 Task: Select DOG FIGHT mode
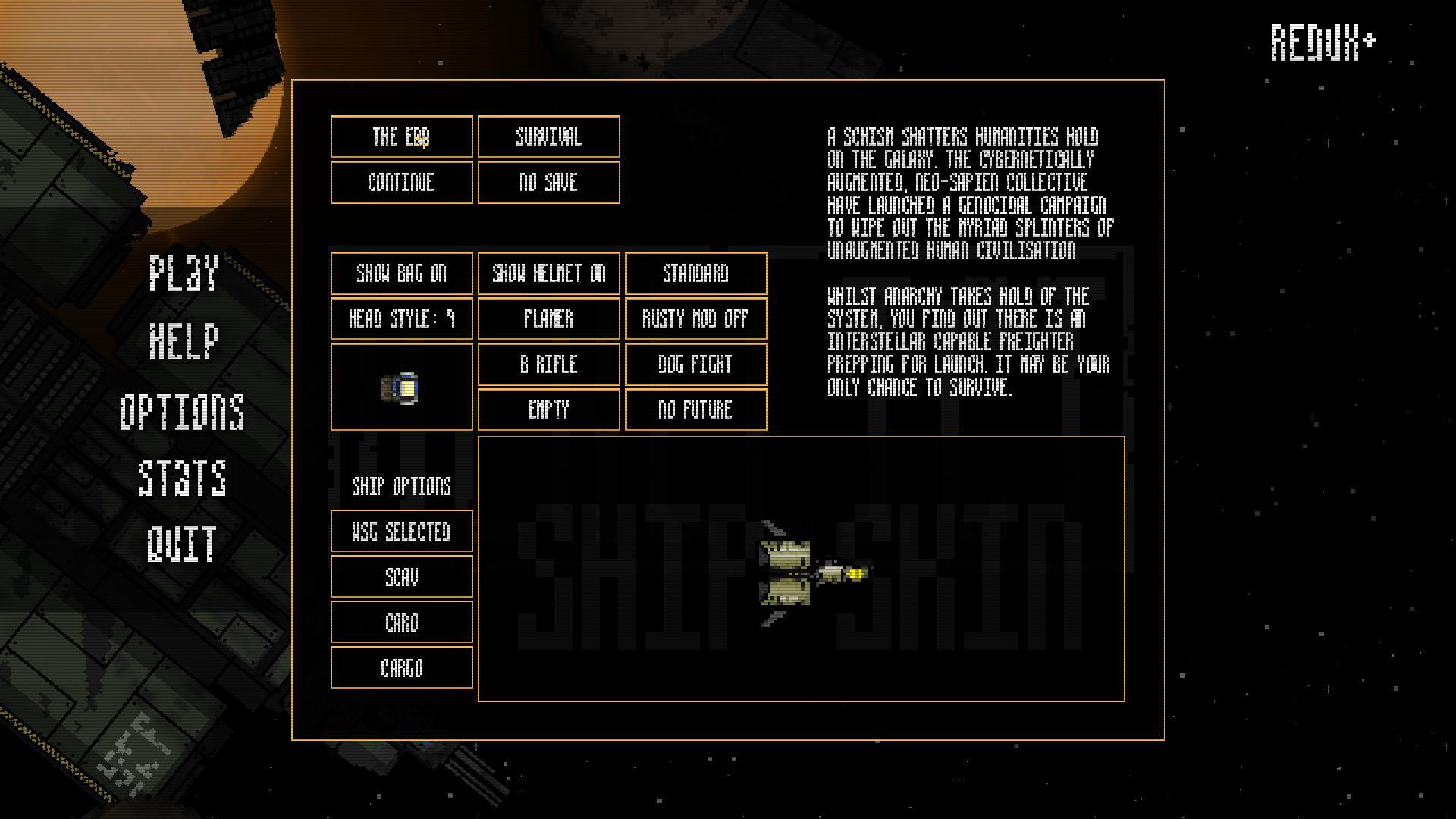point(695,365)
